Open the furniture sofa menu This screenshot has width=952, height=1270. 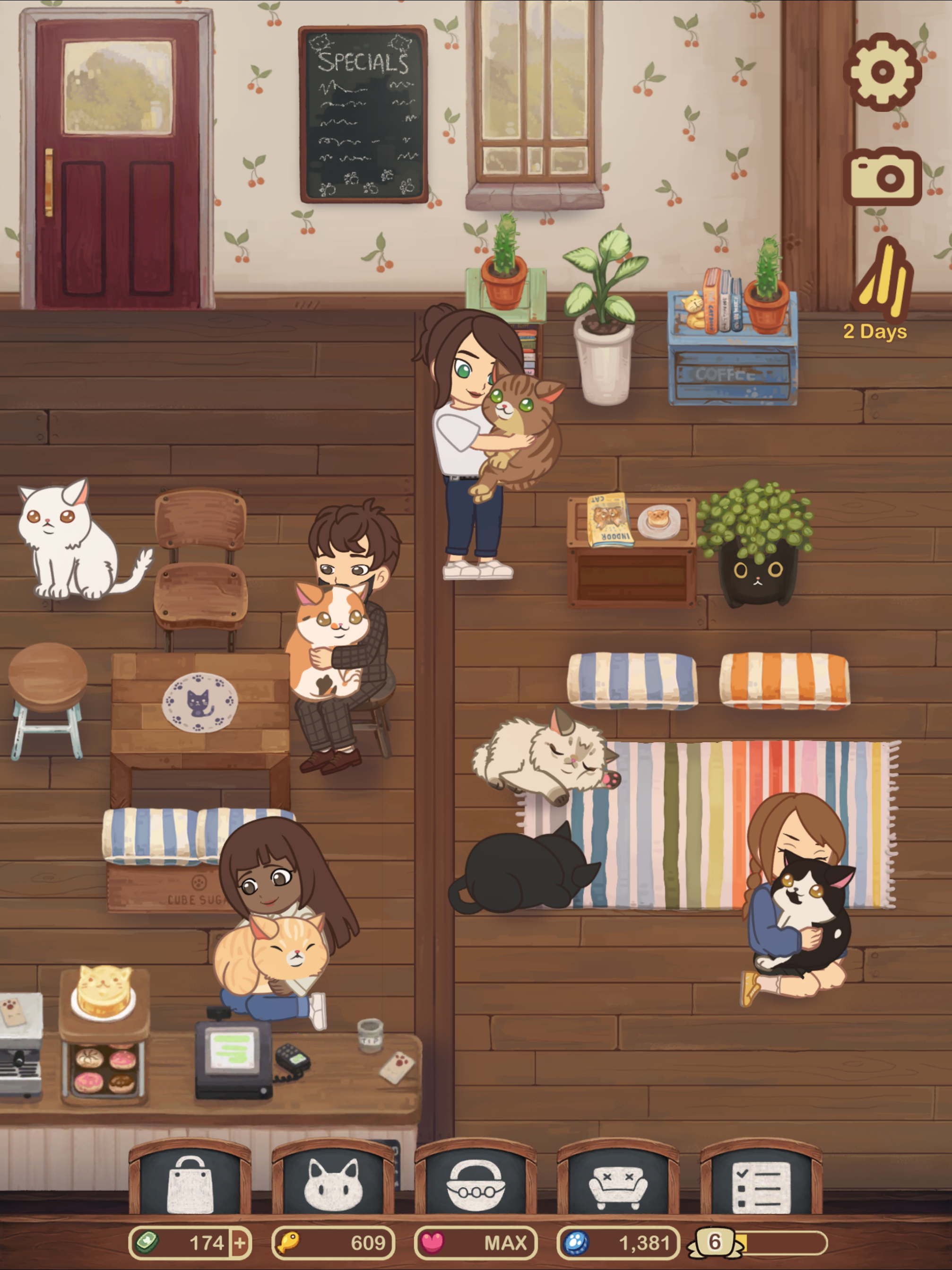click(x=618, y=1184)
